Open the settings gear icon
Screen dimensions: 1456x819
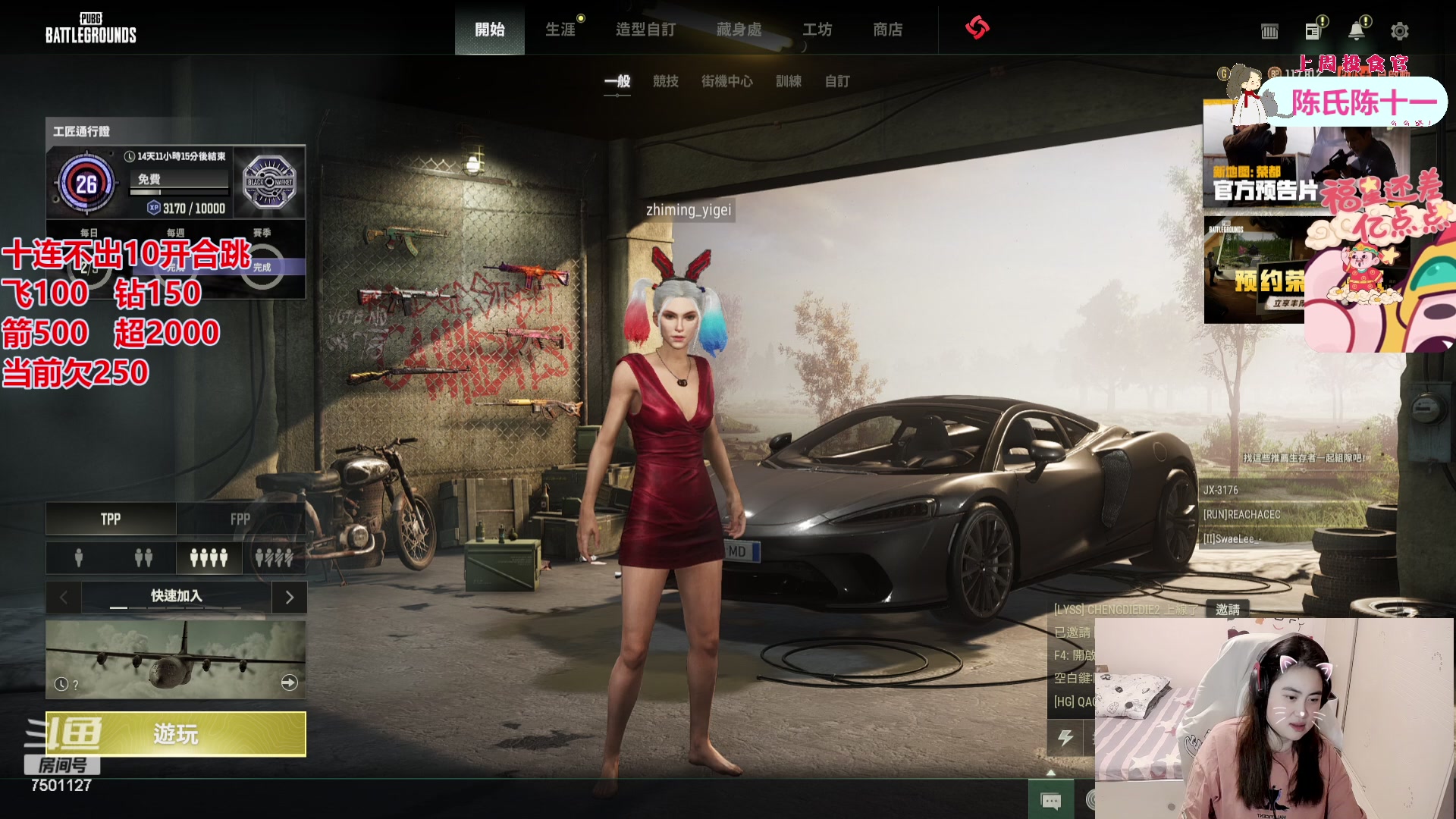[x=1399, y=31]
